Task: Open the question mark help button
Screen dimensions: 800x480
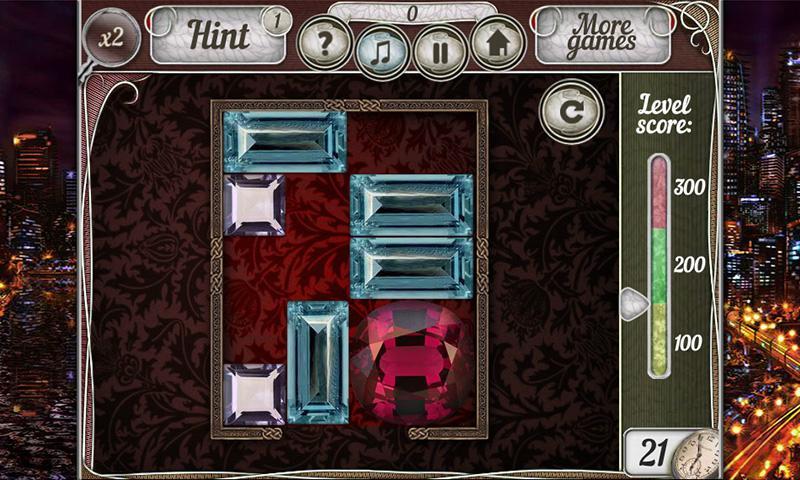Action: pos(325,44)
